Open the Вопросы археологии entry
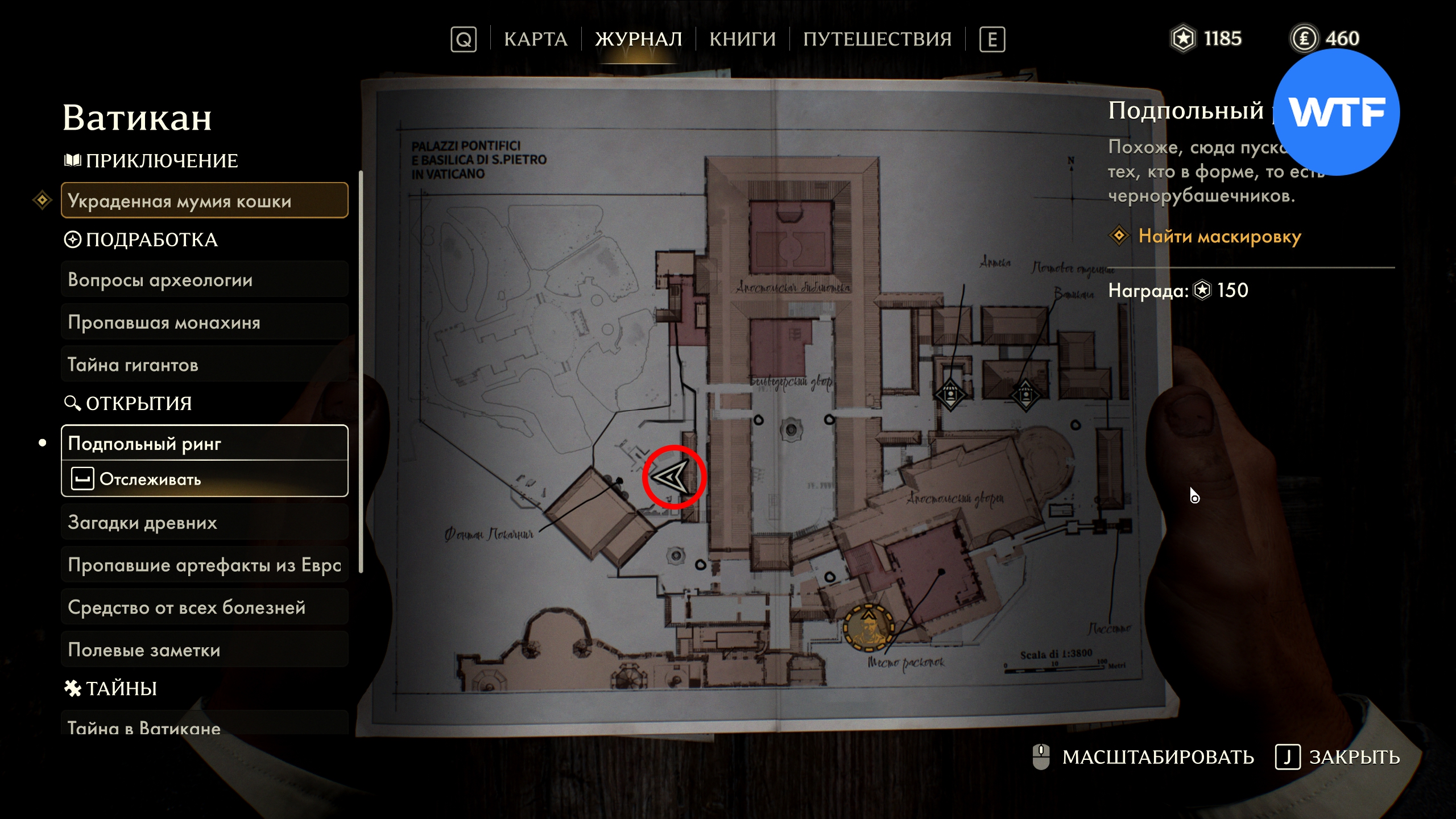Image resolution: width=1456 pixels, height=819 pixels. pyautogui.click(x=204, y=280)
